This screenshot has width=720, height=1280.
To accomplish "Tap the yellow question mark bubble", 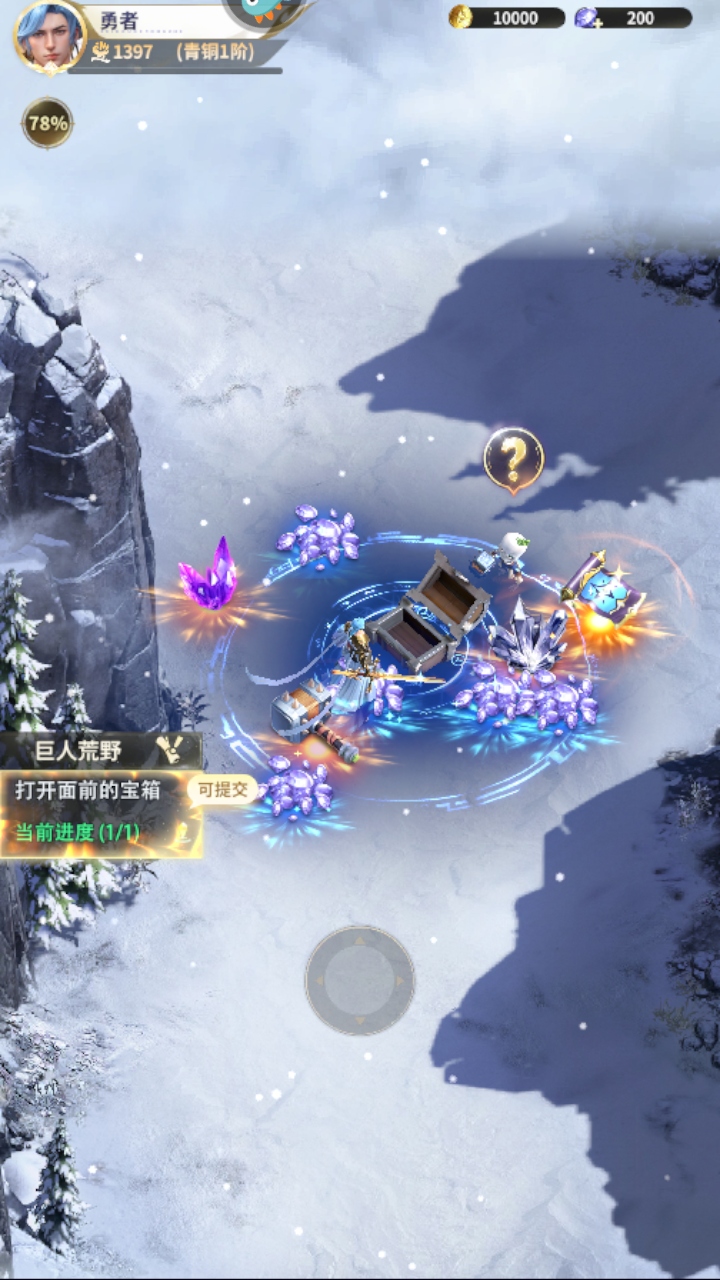I will click(x=513, y=460).
